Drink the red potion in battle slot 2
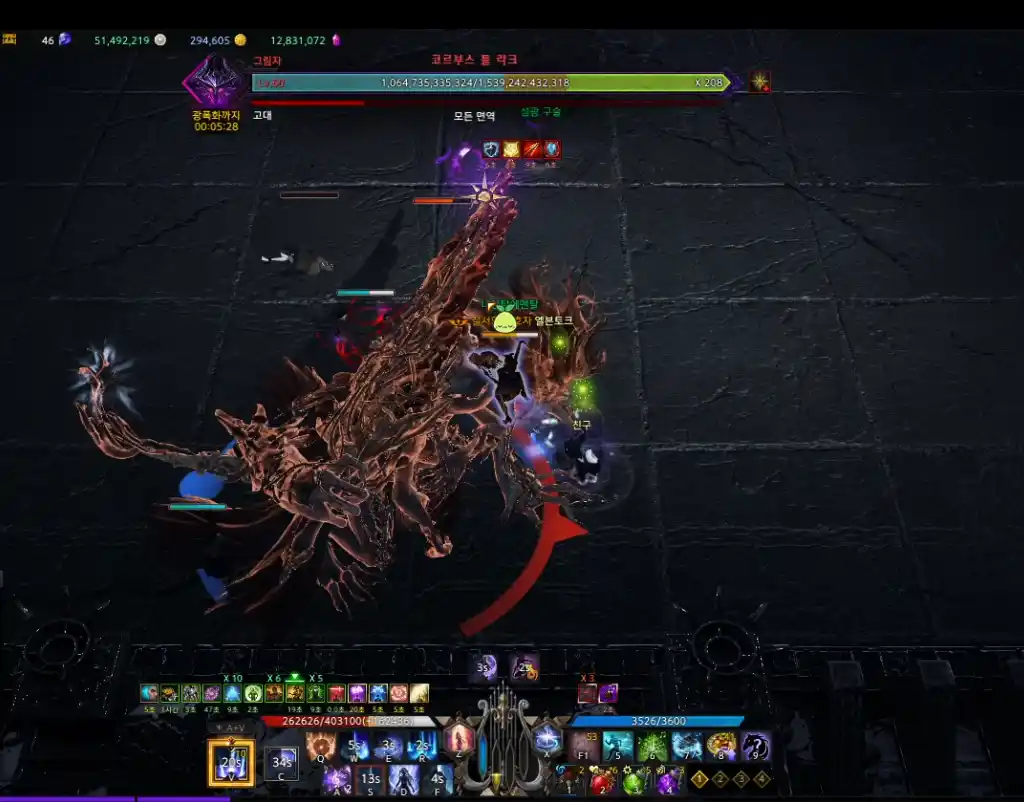1024x802 pixels. (x=602, y=780)
